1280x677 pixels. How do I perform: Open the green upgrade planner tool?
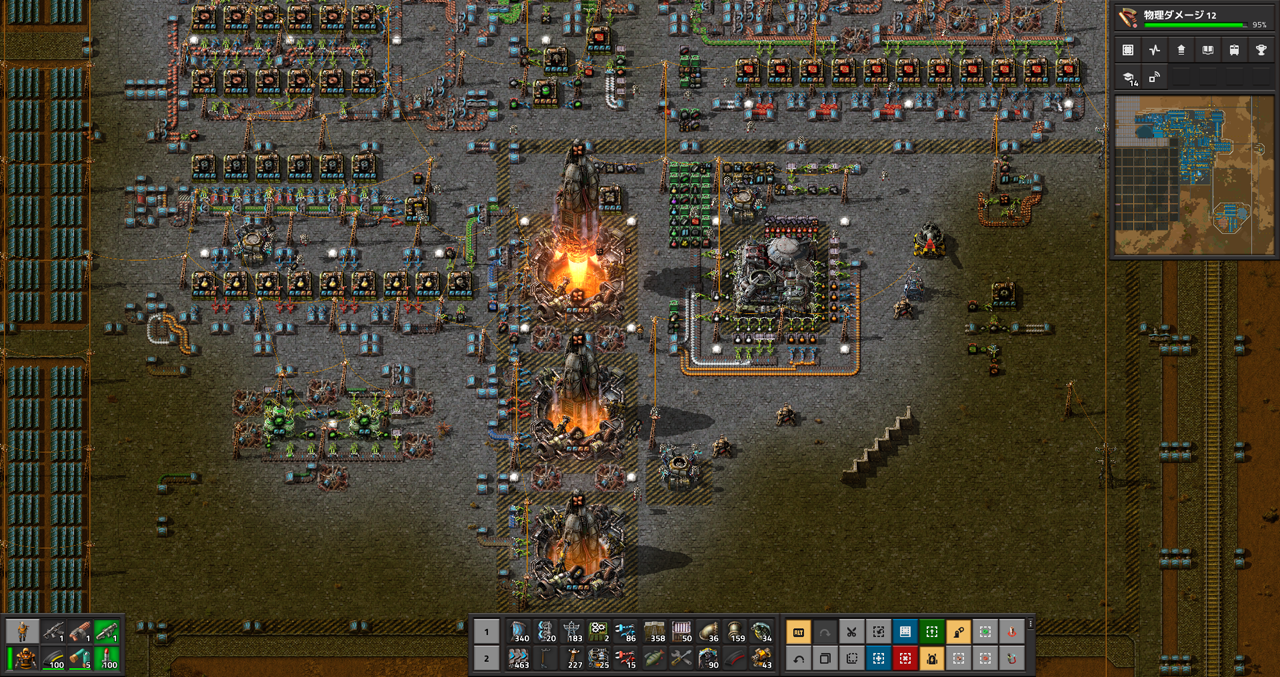pyautogui.click(x=932, y=632)
